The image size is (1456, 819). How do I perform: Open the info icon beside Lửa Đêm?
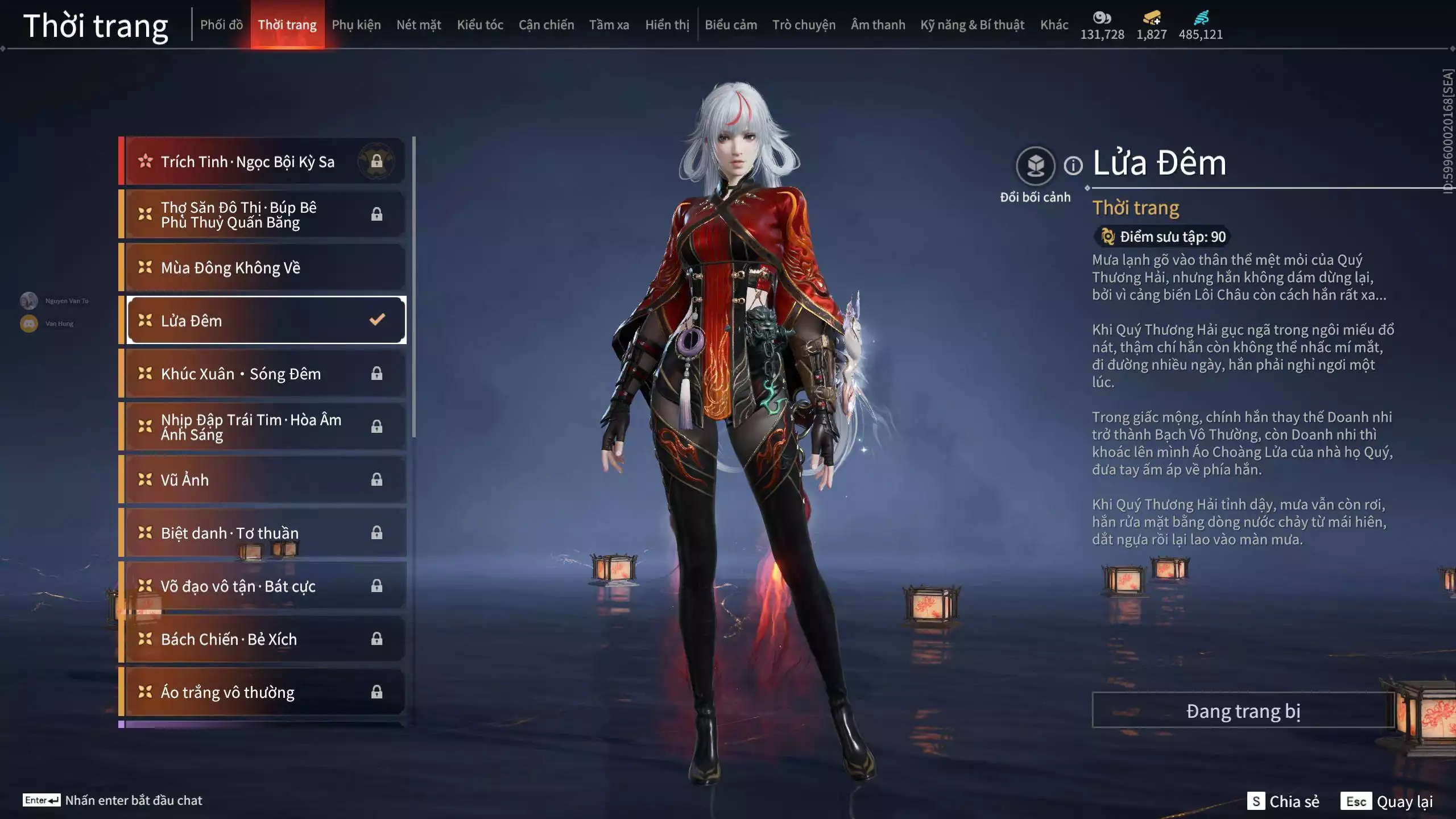1073,166
